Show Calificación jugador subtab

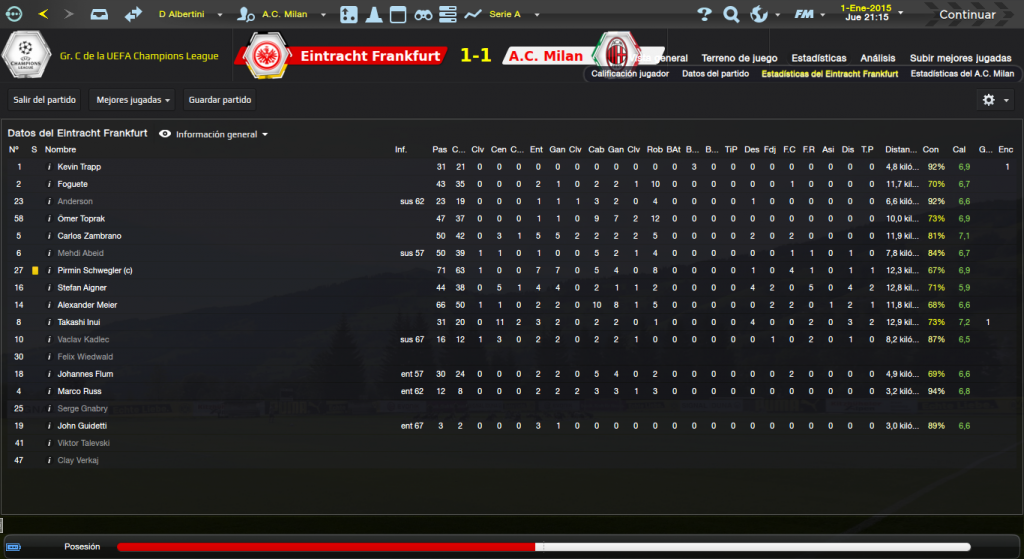click(630, 74)
